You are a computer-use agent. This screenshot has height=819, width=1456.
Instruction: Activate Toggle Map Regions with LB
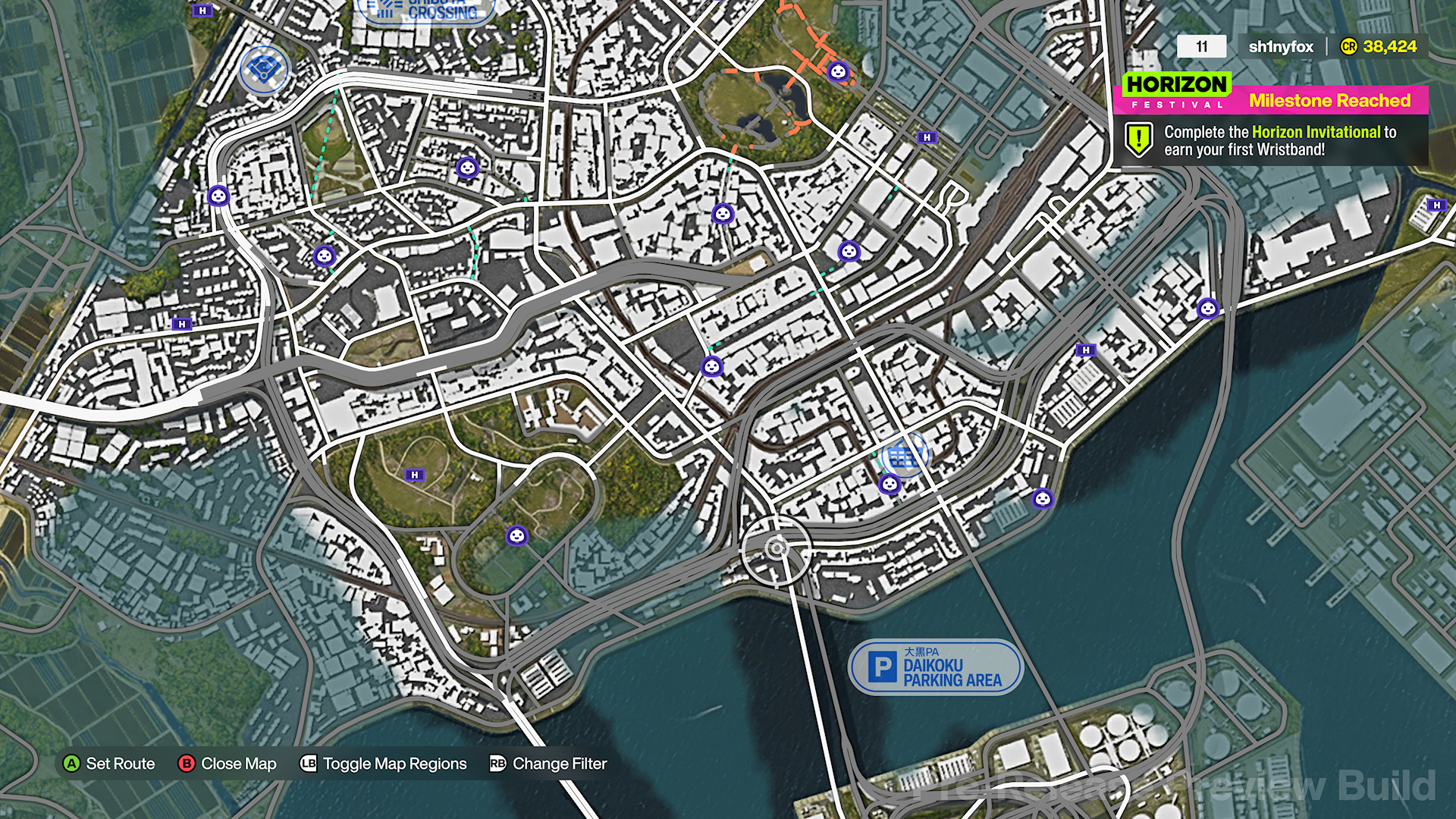[x=384, y=764]
